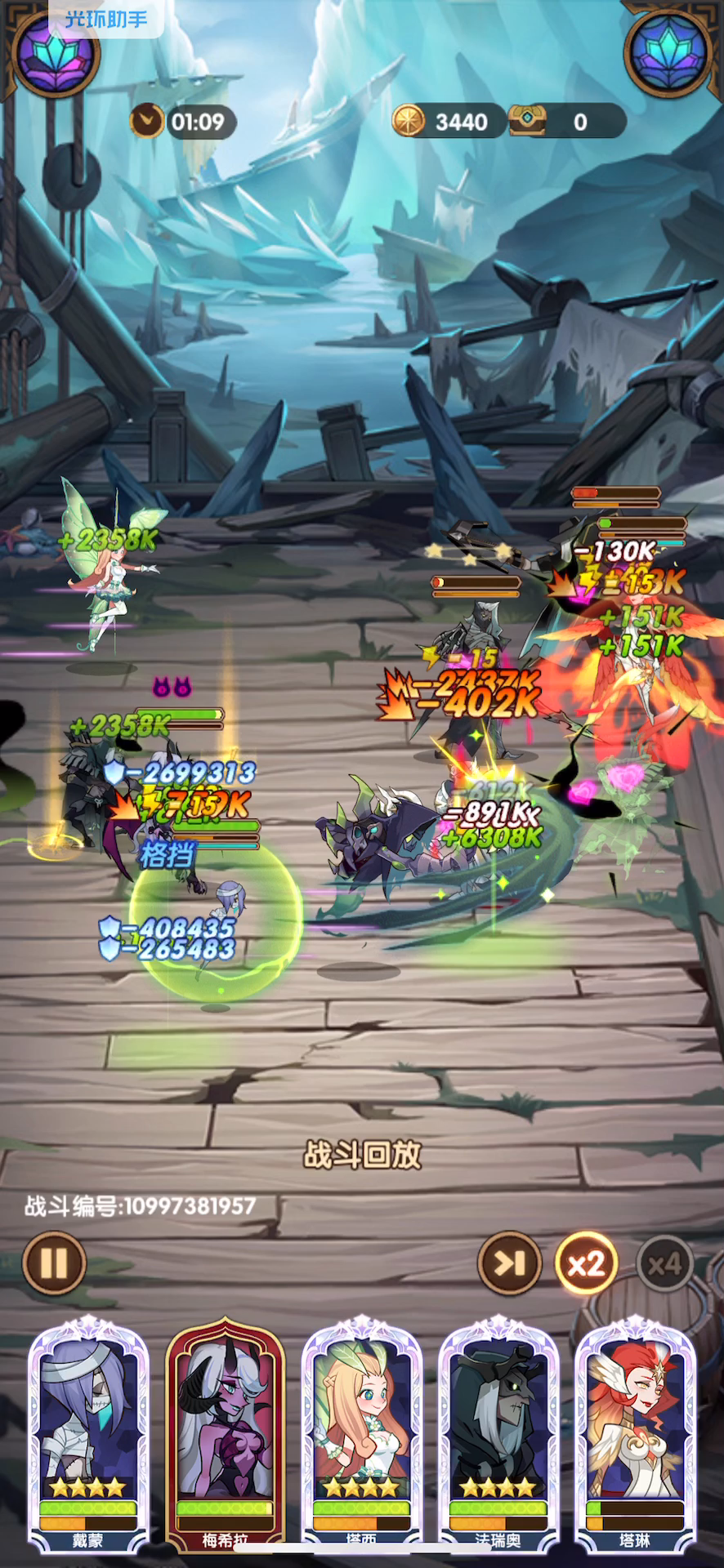Image resolution: width=724 pixels, height=1568 pixels.
Task: Open the 光环助手 overlay label
Action: 106,18
